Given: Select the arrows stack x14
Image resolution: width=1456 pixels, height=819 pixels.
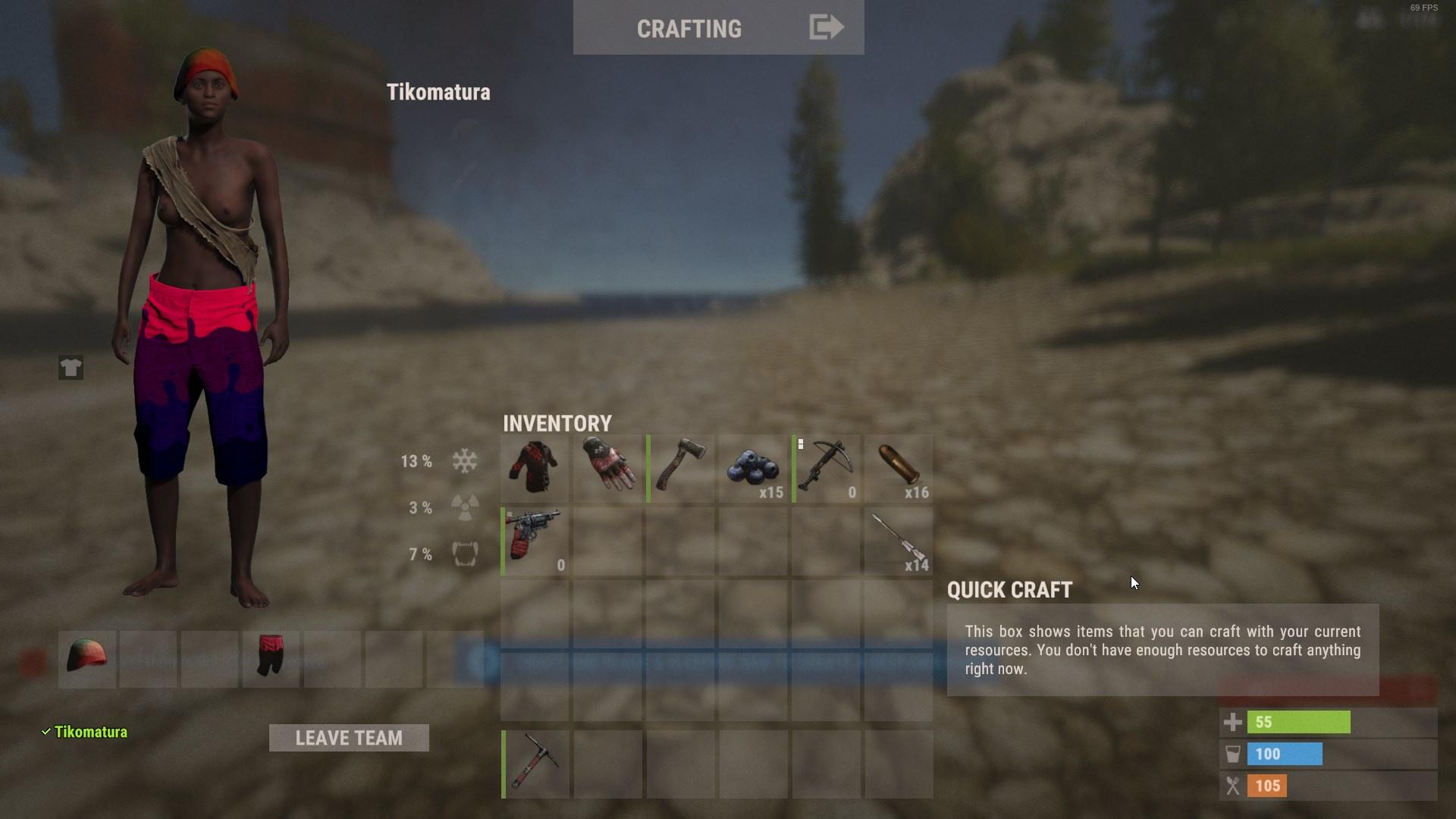Looking at the screenshot, I should point(899,541).
